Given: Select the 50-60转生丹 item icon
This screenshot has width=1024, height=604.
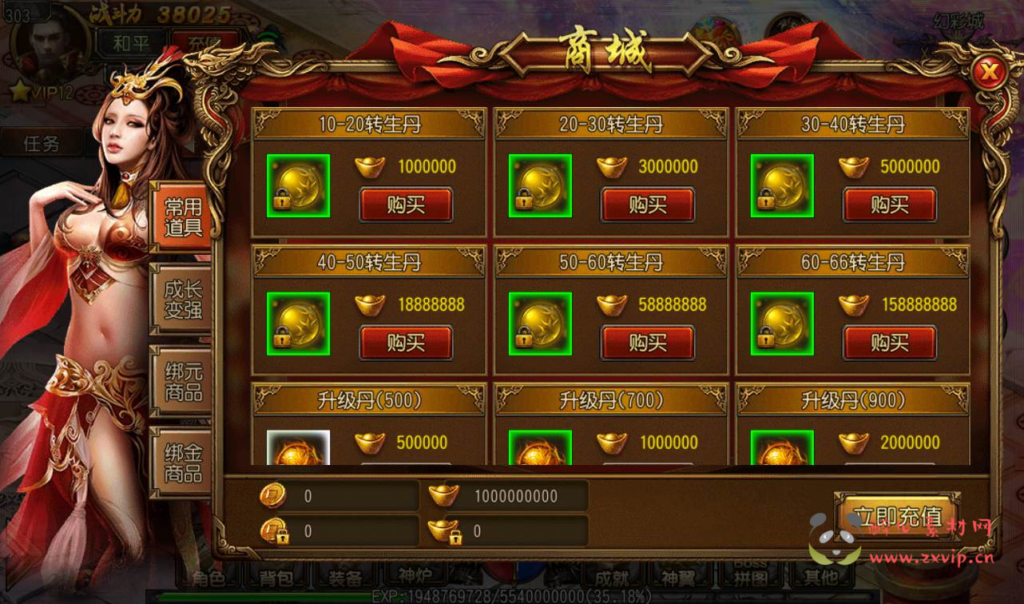Looking at the screenshot, I should click(x=540, y=324).
